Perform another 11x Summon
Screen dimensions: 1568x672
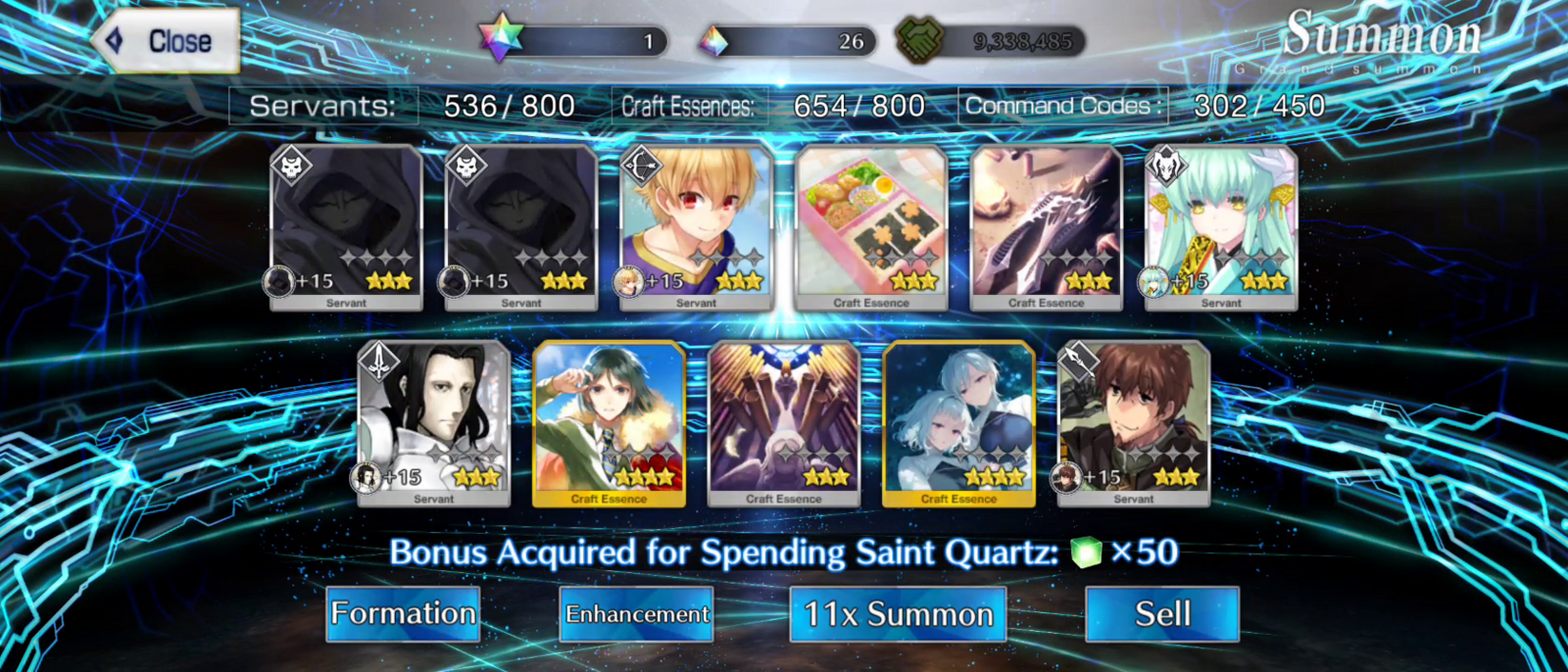pos(898,614)
